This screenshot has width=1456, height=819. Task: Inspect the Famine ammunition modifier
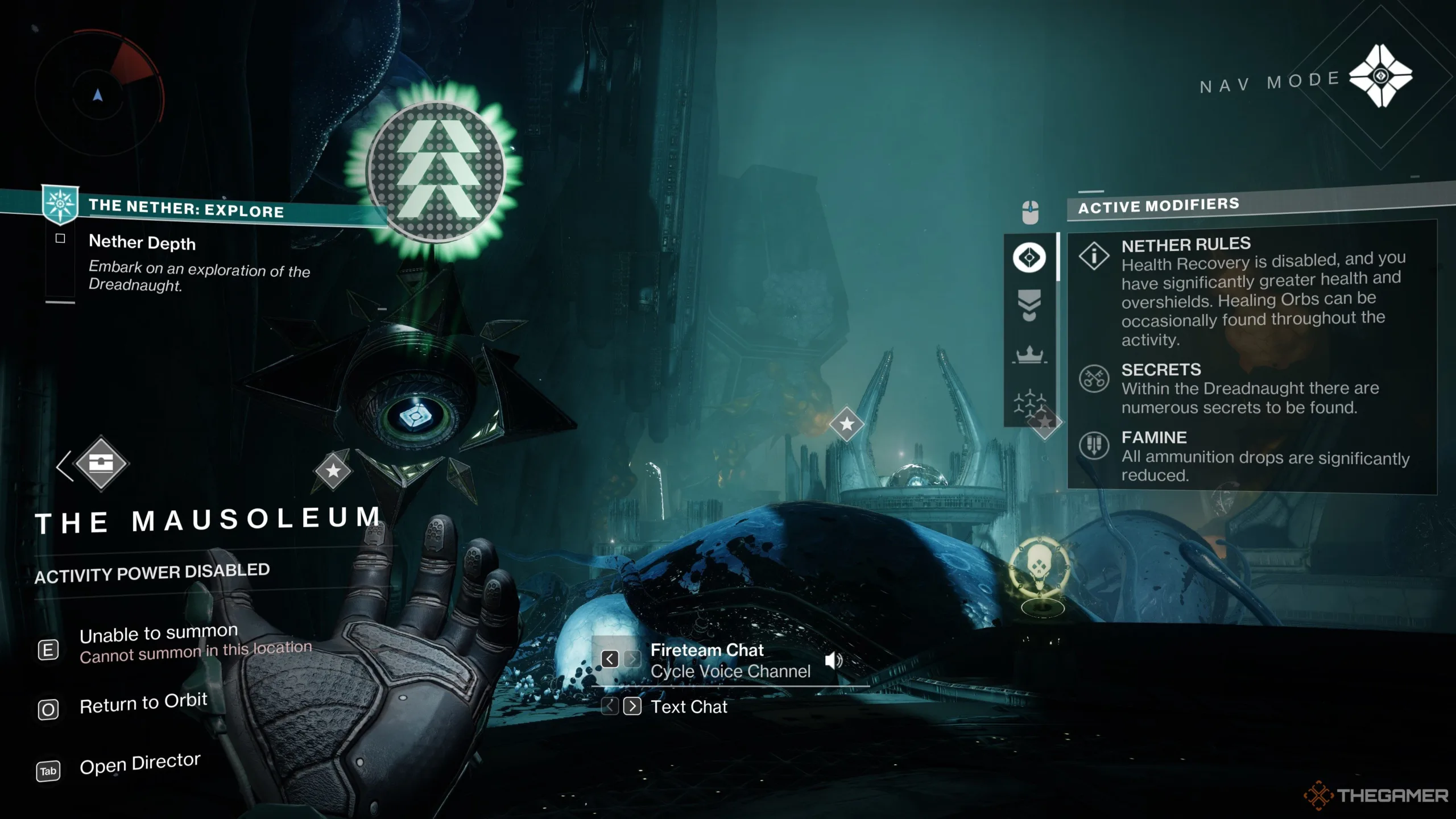pos(1094,445)
